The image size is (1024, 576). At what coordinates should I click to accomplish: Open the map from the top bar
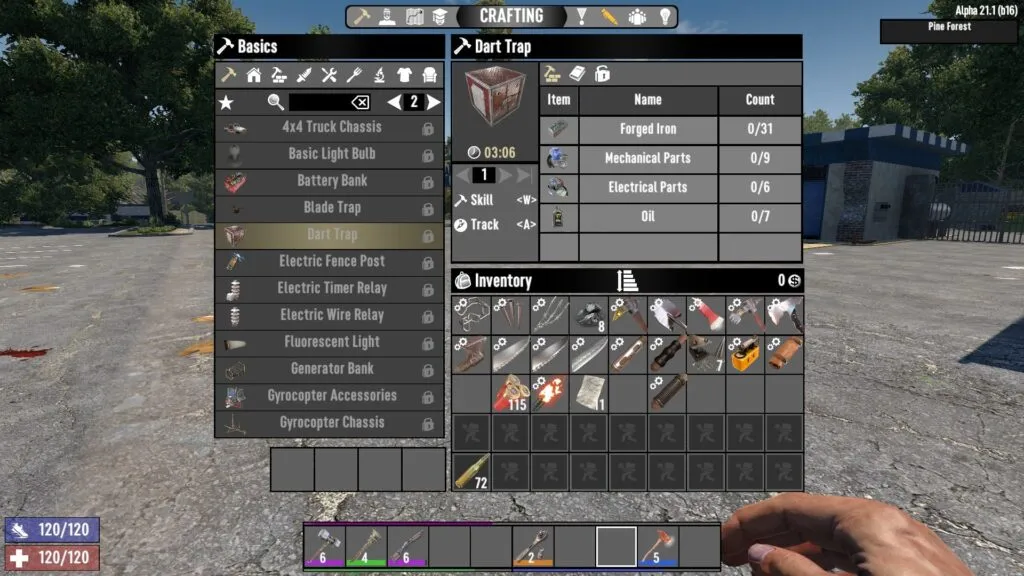pos(414,17)
